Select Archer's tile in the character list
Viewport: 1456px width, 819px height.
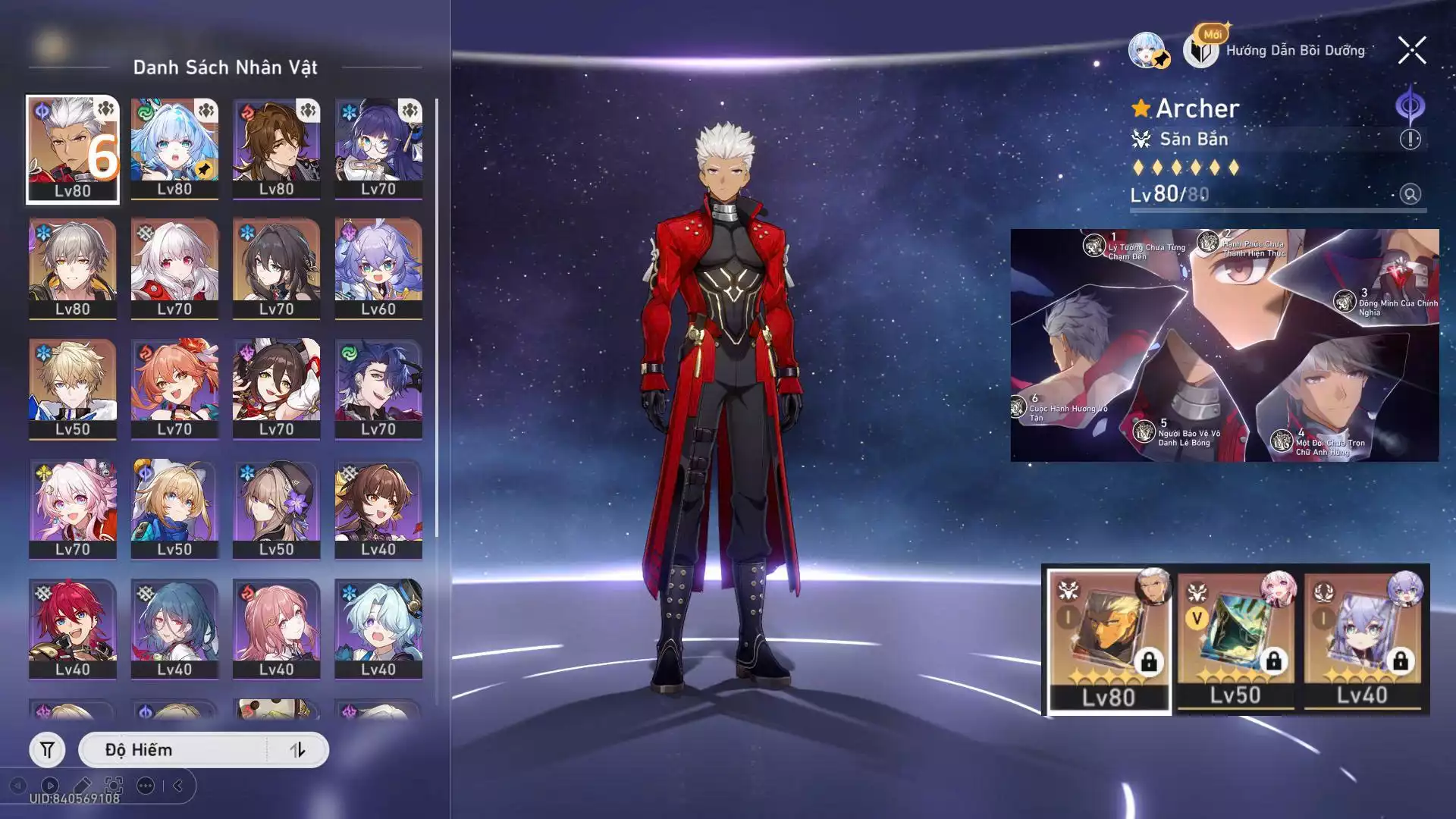pos(73,149)
